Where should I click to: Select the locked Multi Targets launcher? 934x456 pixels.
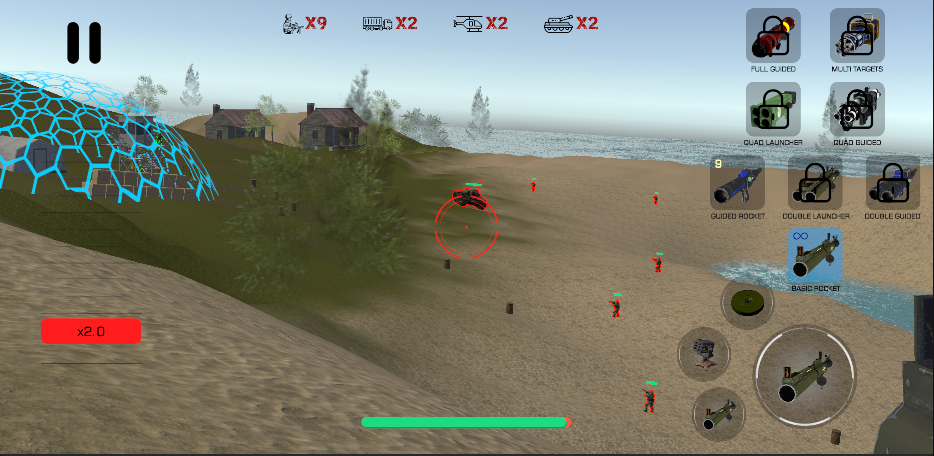tap(857, 35)
